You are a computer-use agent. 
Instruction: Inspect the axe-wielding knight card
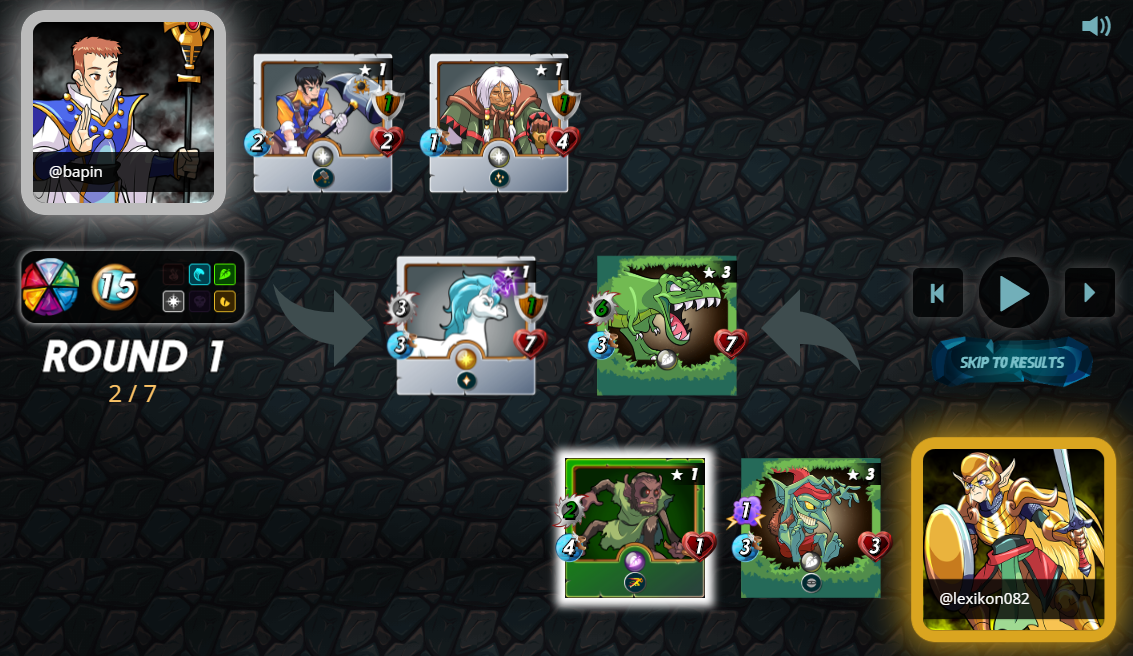pos(322,122)
